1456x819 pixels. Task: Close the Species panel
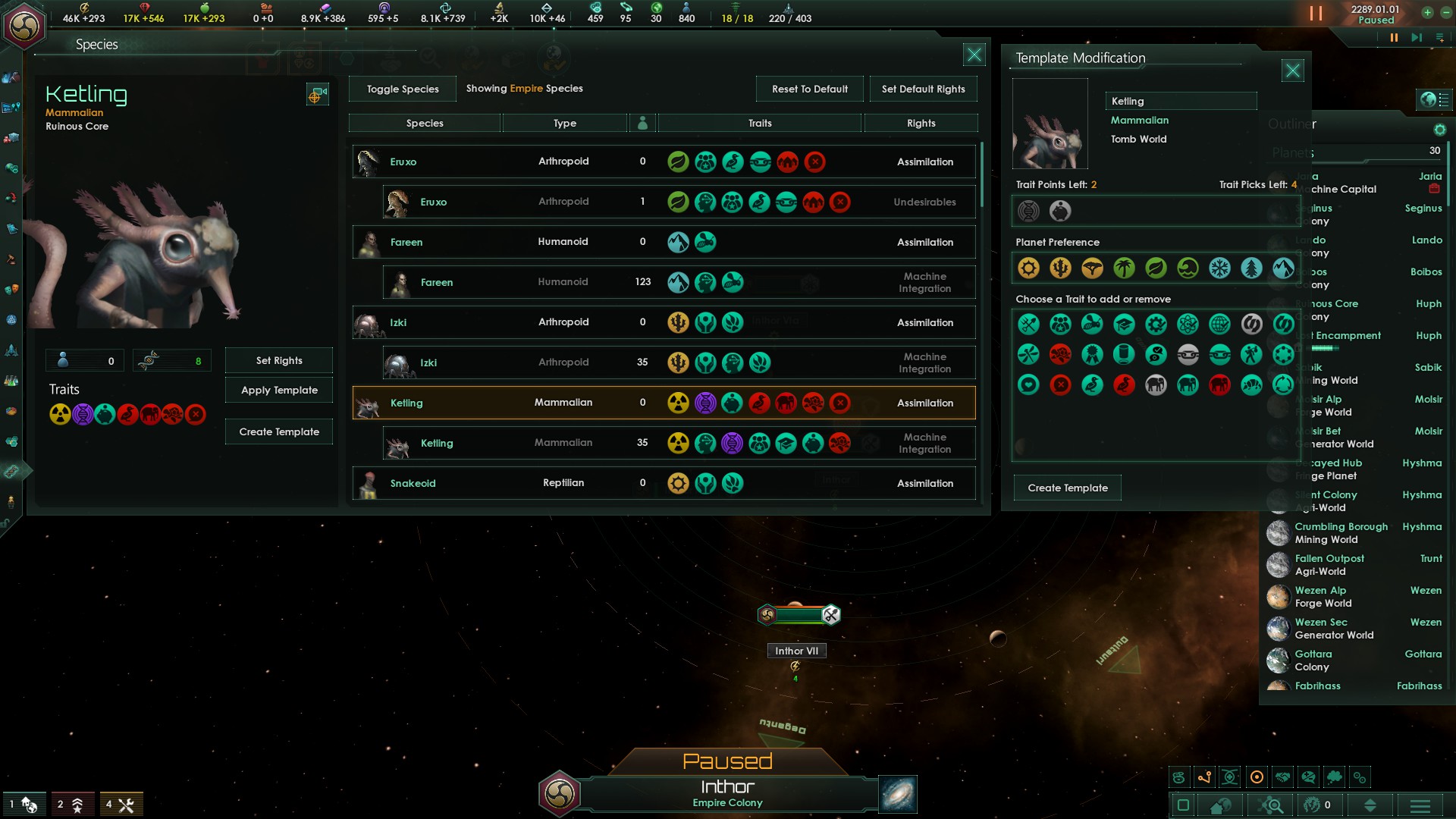pos(974,55)
